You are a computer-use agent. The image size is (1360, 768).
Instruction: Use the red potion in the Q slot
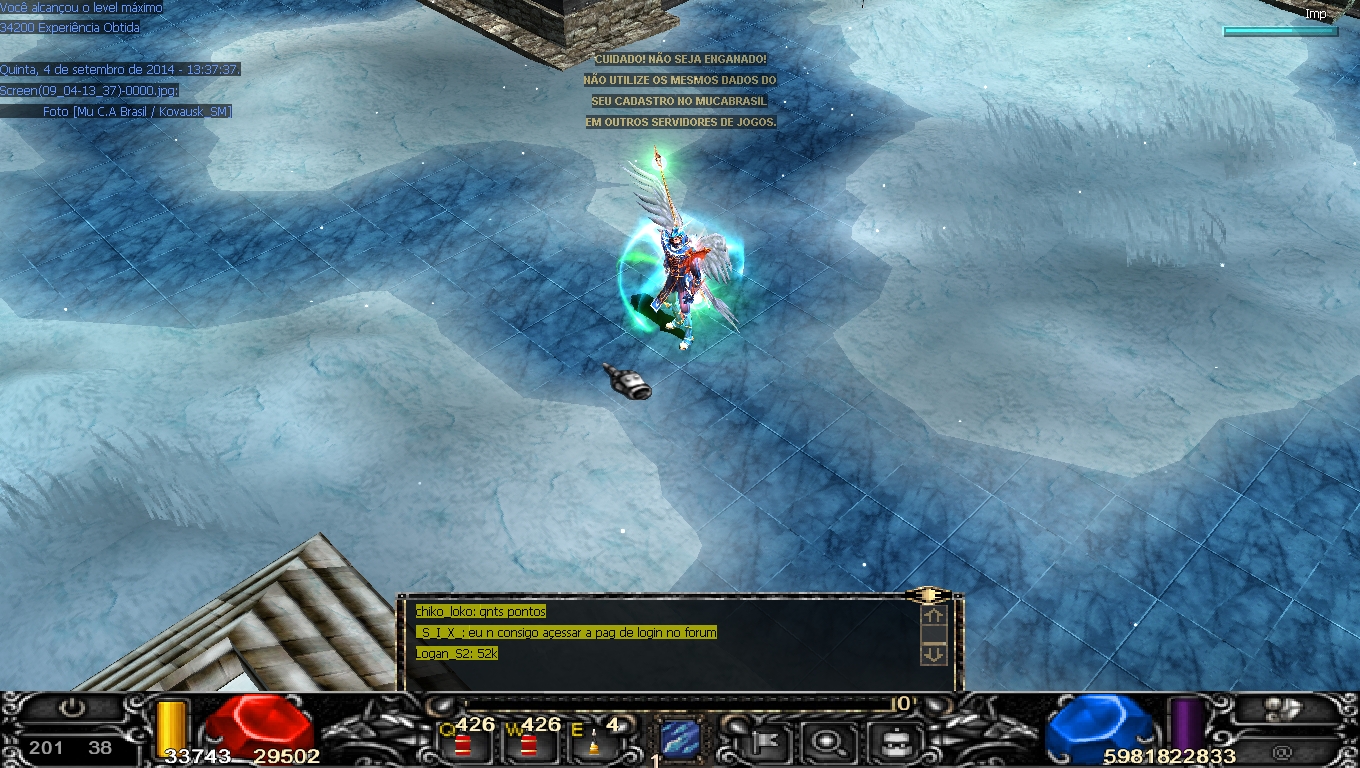click(463, 743)
